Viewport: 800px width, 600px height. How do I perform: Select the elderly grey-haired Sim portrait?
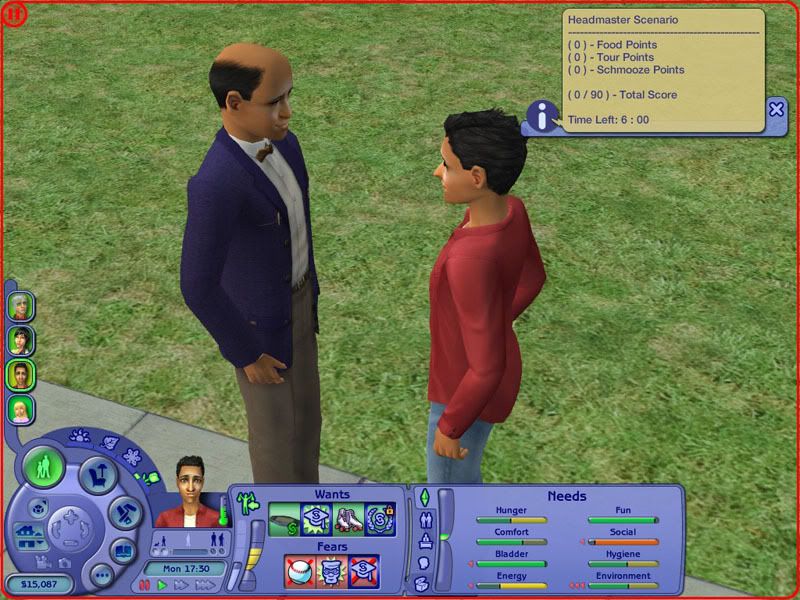point(21,306)
